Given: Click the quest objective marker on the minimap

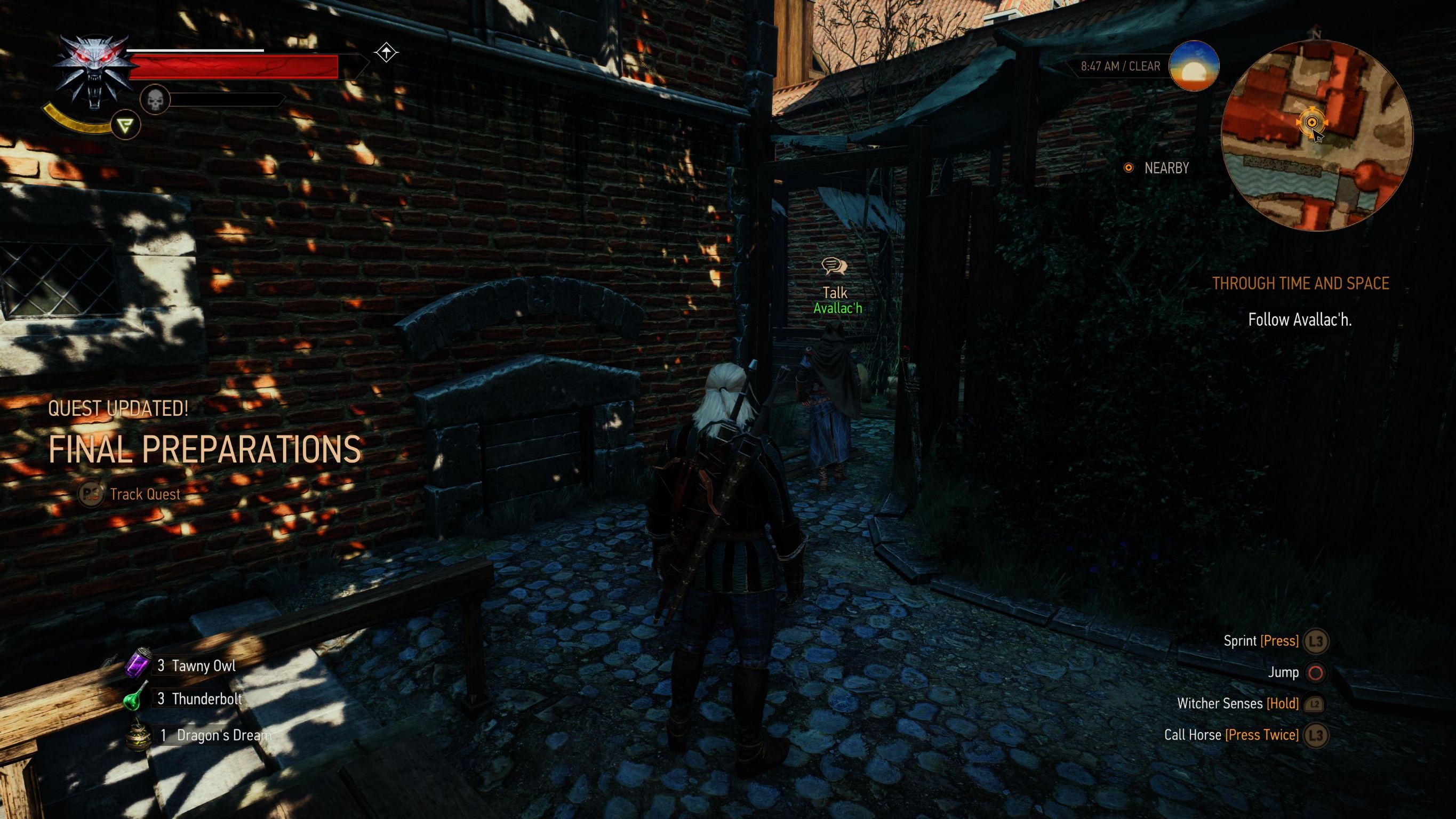Looking at the screenshot, I should coord(1311,122).
